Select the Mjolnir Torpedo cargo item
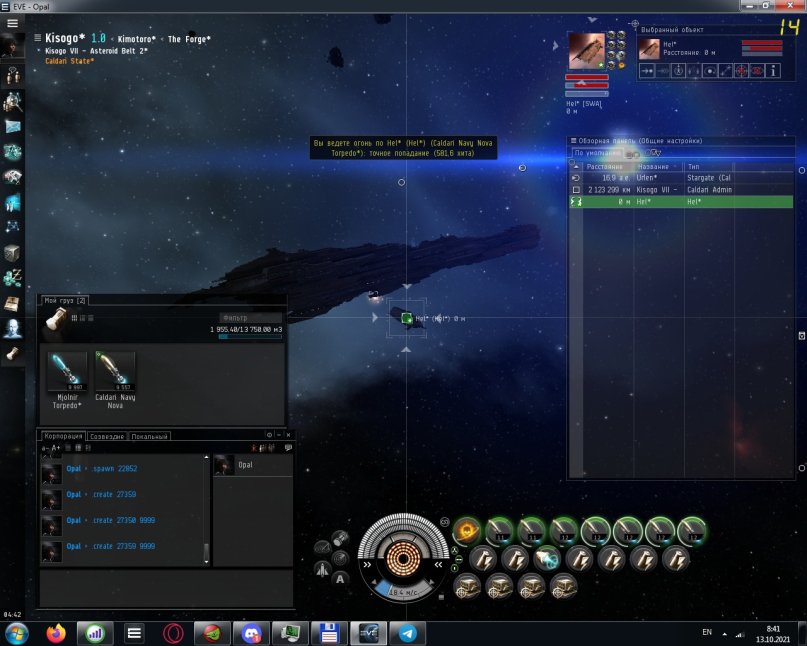807x646 pixels. click(x=66, y=372)
